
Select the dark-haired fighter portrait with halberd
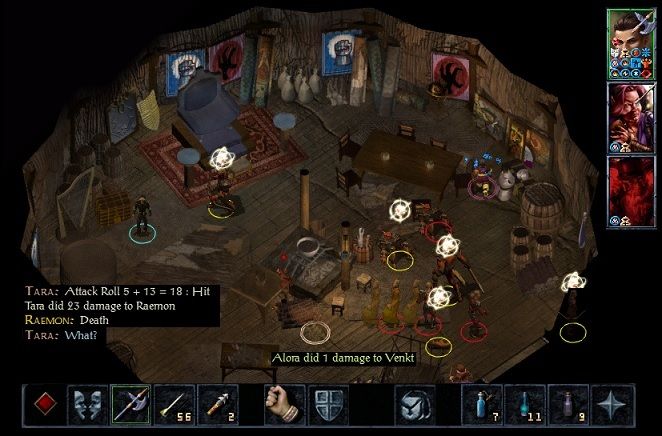(x=630, y=42)
